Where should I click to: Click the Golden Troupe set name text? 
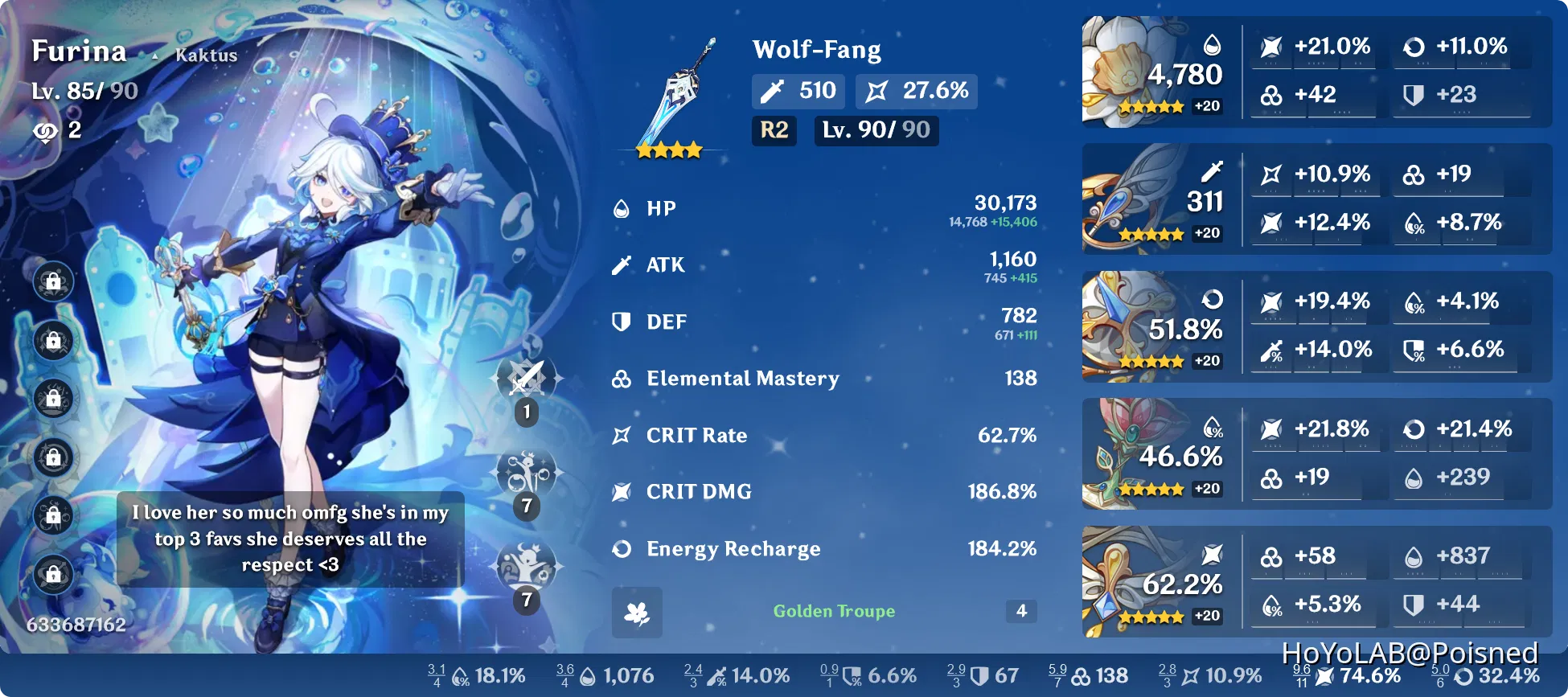(x=834, y=611)
